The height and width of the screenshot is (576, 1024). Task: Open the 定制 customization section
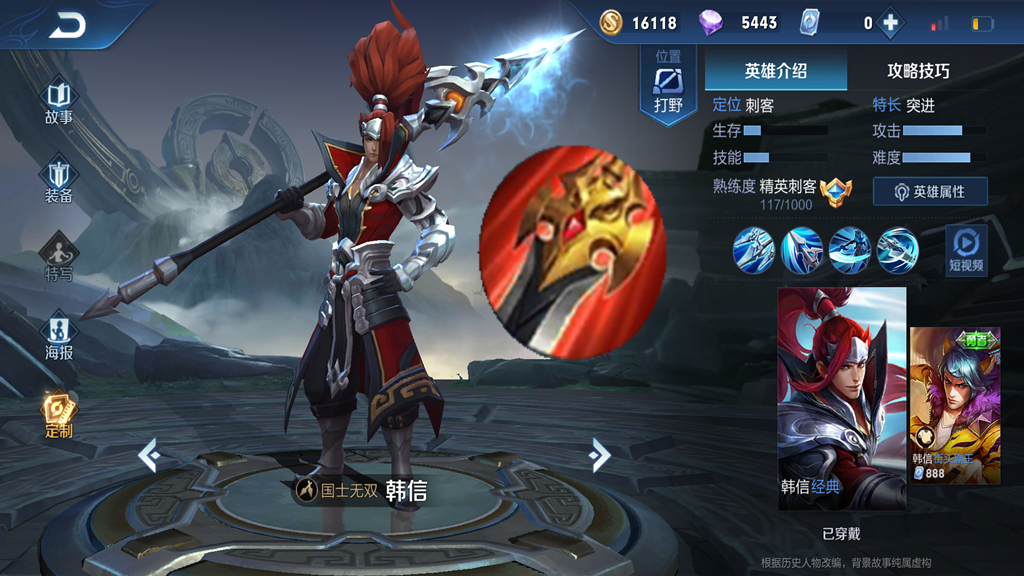(x=59, y=415)
